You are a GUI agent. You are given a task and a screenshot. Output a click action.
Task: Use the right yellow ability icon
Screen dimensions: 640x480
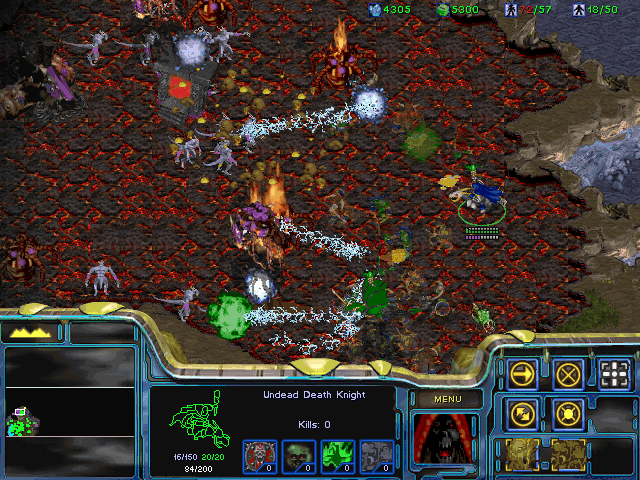pos(569,453)
